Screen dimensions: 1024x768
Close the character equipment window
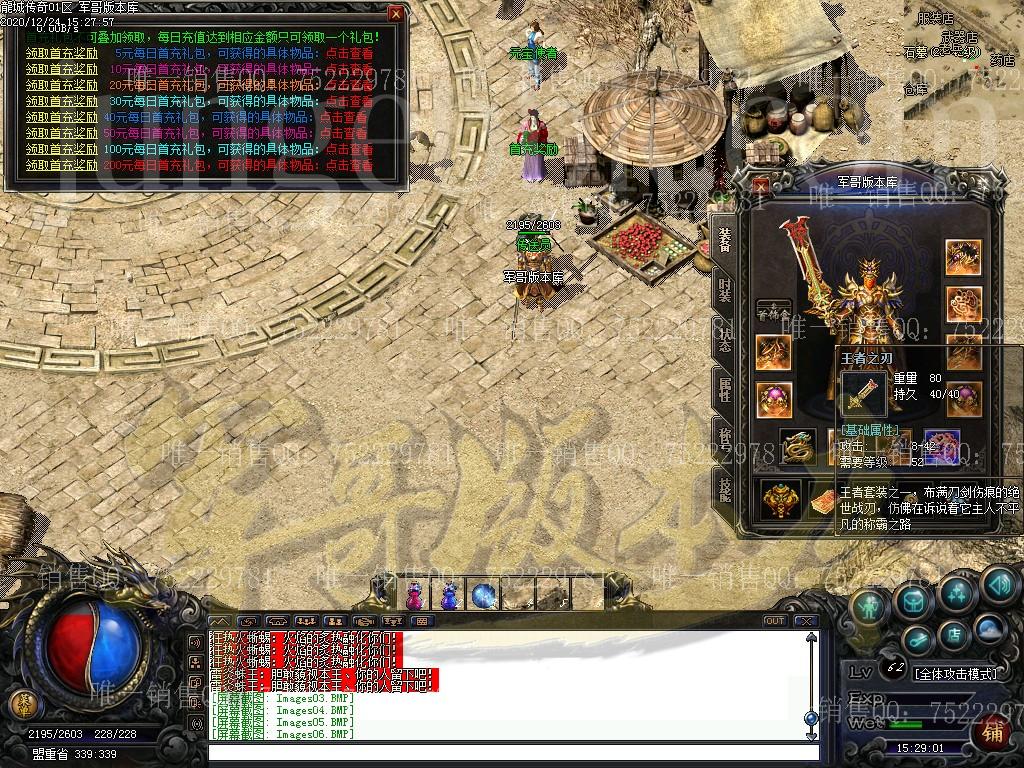coord(761,185)
